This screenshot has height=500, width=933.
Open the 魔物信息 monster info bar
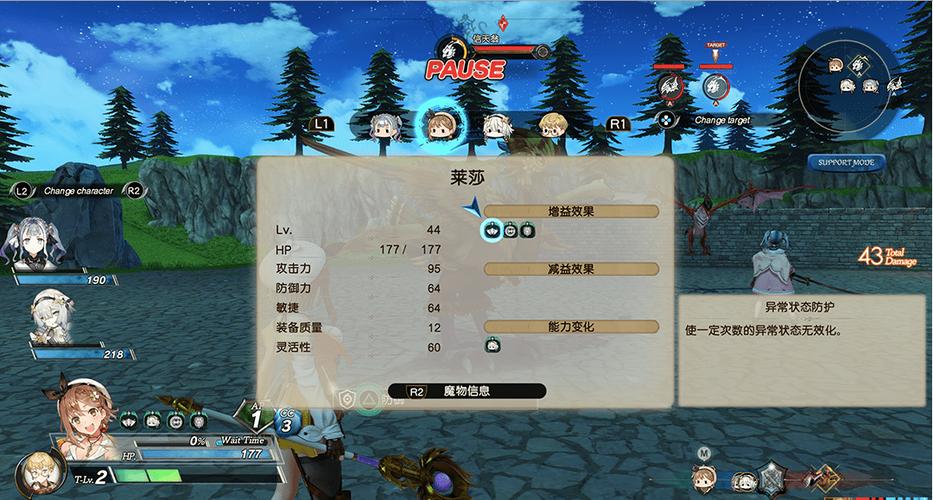pos(466,391)
